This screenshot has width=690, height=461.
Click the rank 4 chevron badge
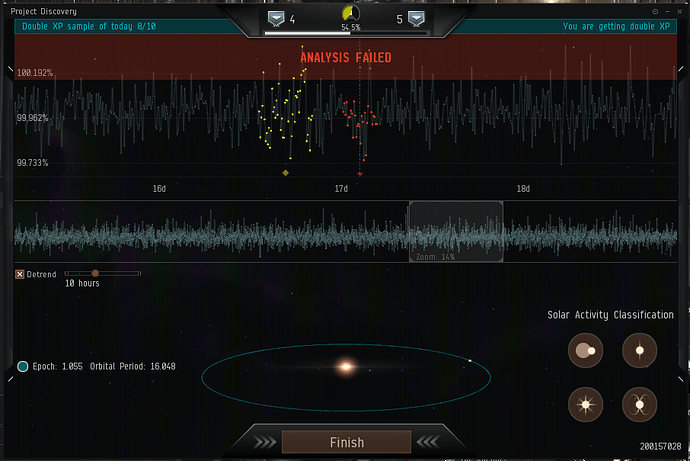(x=275, y=18)
